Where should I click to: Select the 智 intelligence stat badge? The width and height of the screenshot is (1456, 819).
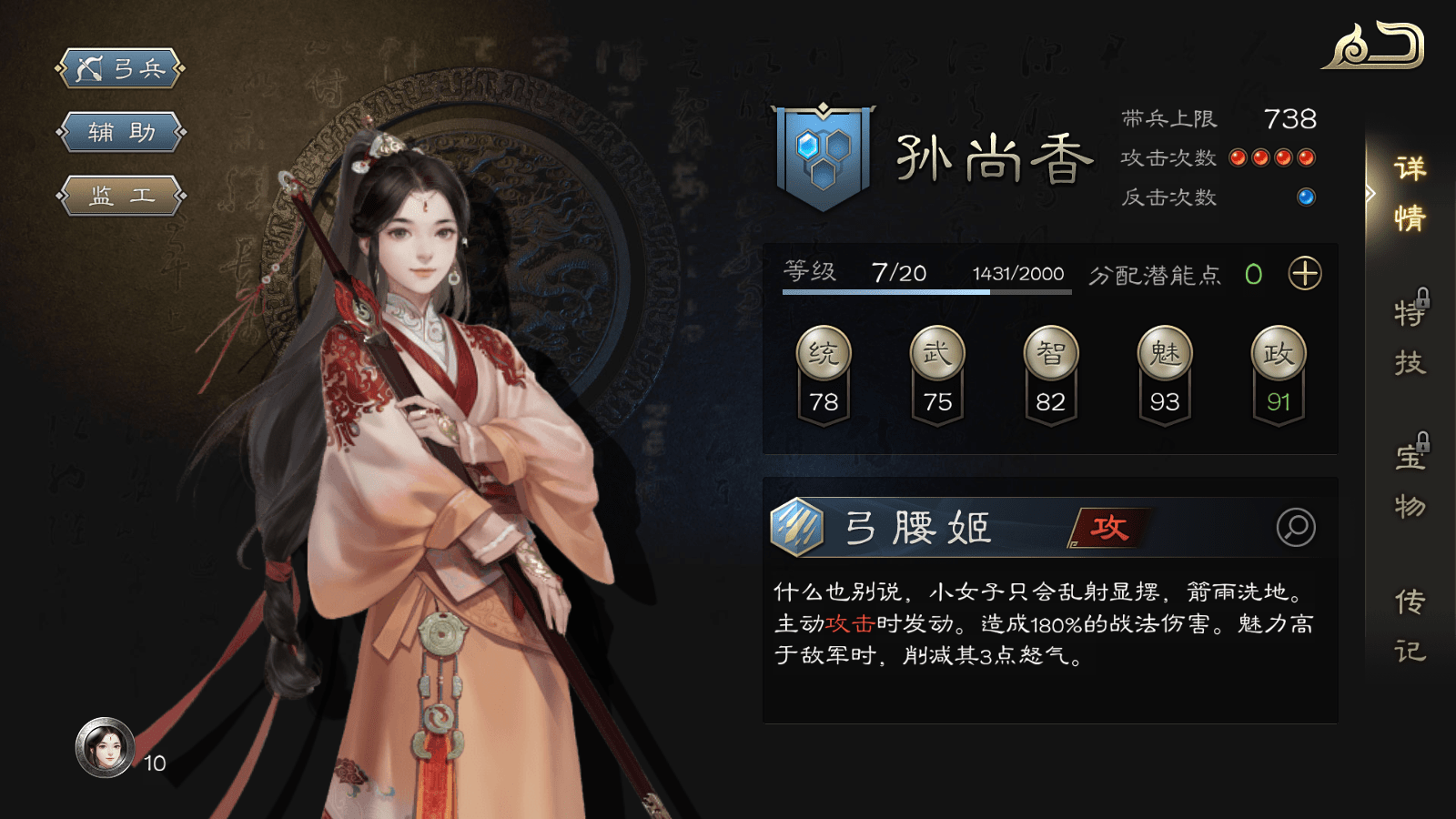point(1051,353)
